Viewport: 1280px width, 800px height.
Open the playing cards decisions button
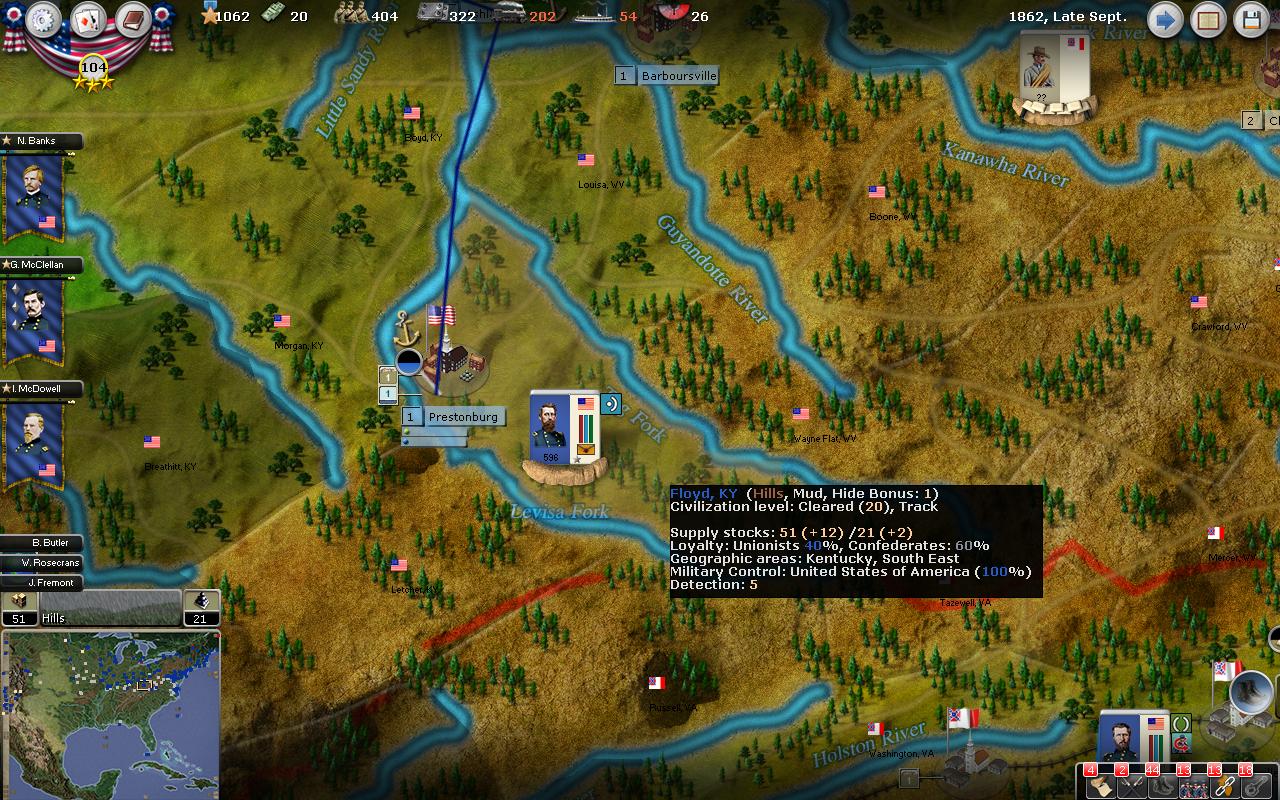[88, 19]
